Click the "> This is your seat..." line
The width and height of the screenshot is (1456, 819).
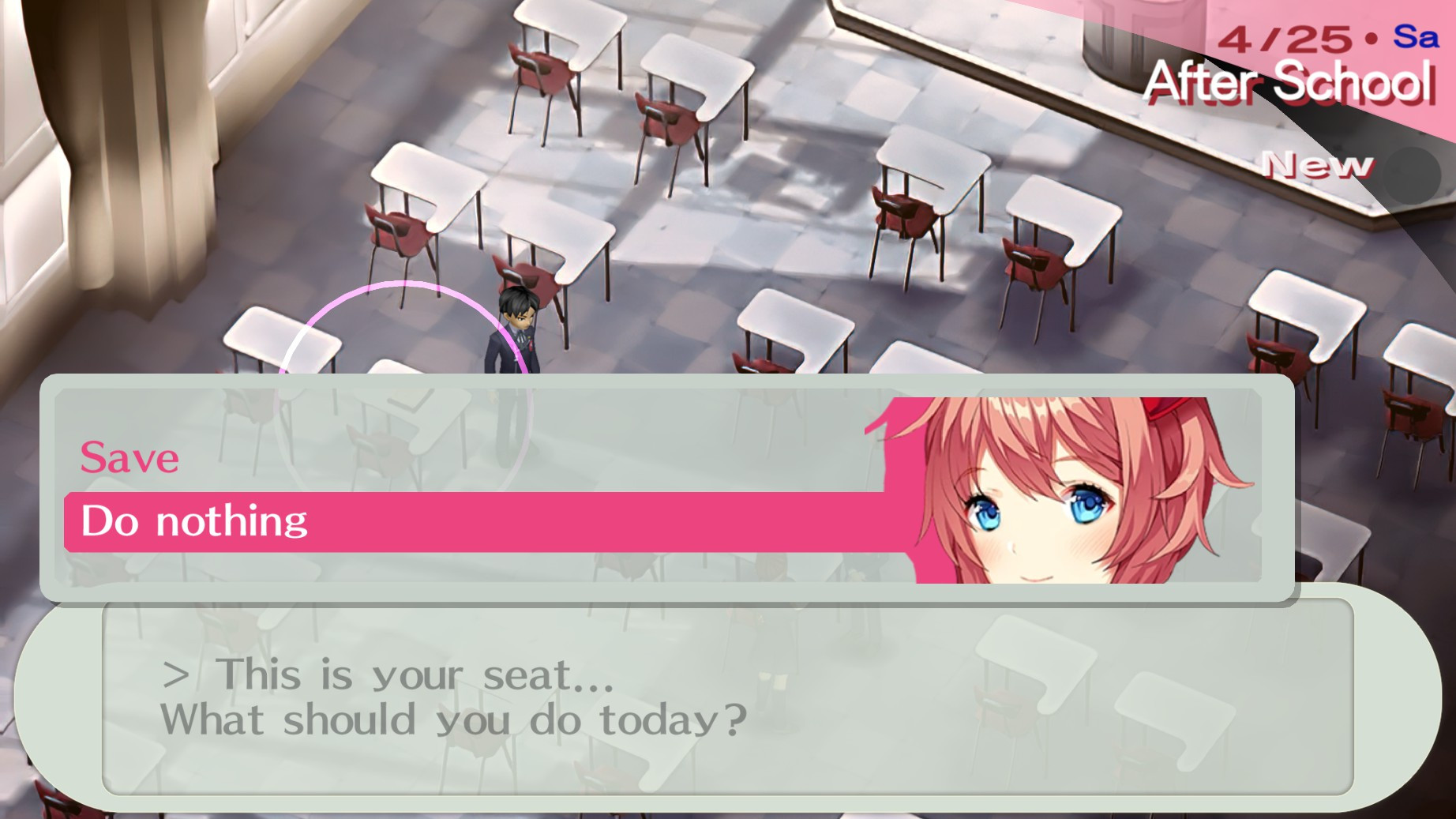(387, 675)
